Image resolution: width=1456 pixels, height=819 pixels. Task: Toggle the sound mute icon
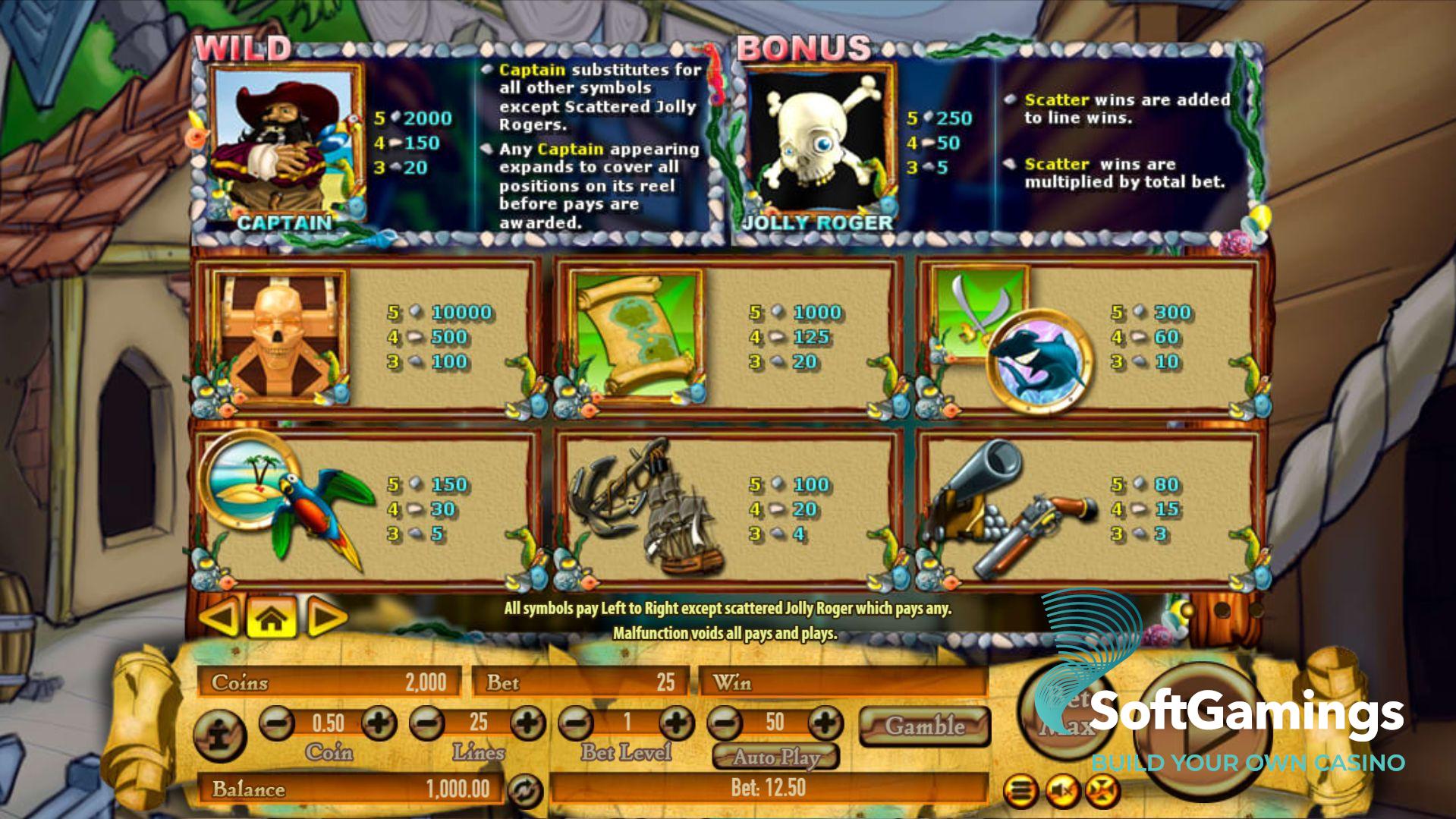click(x=1062, y=791)
